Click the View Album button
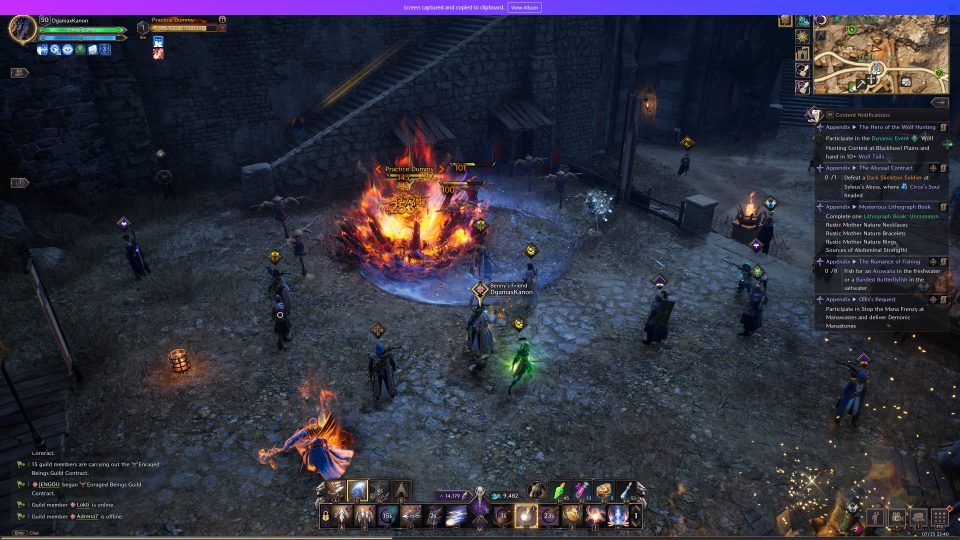 pyautogui.click(x=525, y=7)
